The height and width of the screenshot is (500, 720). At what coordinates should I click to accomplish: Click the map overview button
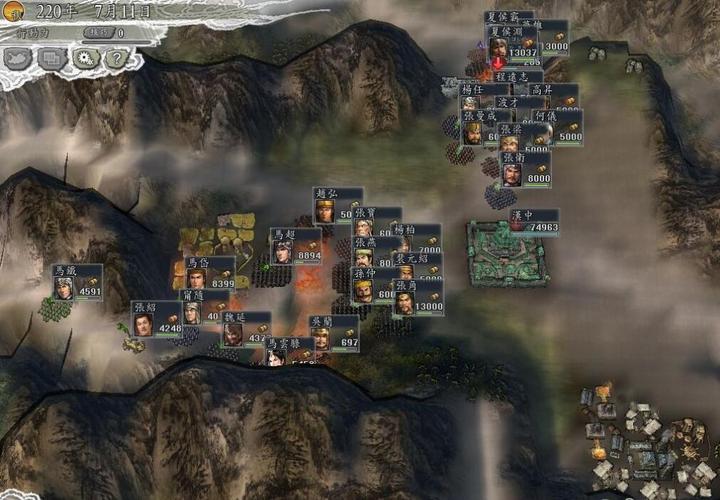tap(19, 58)
